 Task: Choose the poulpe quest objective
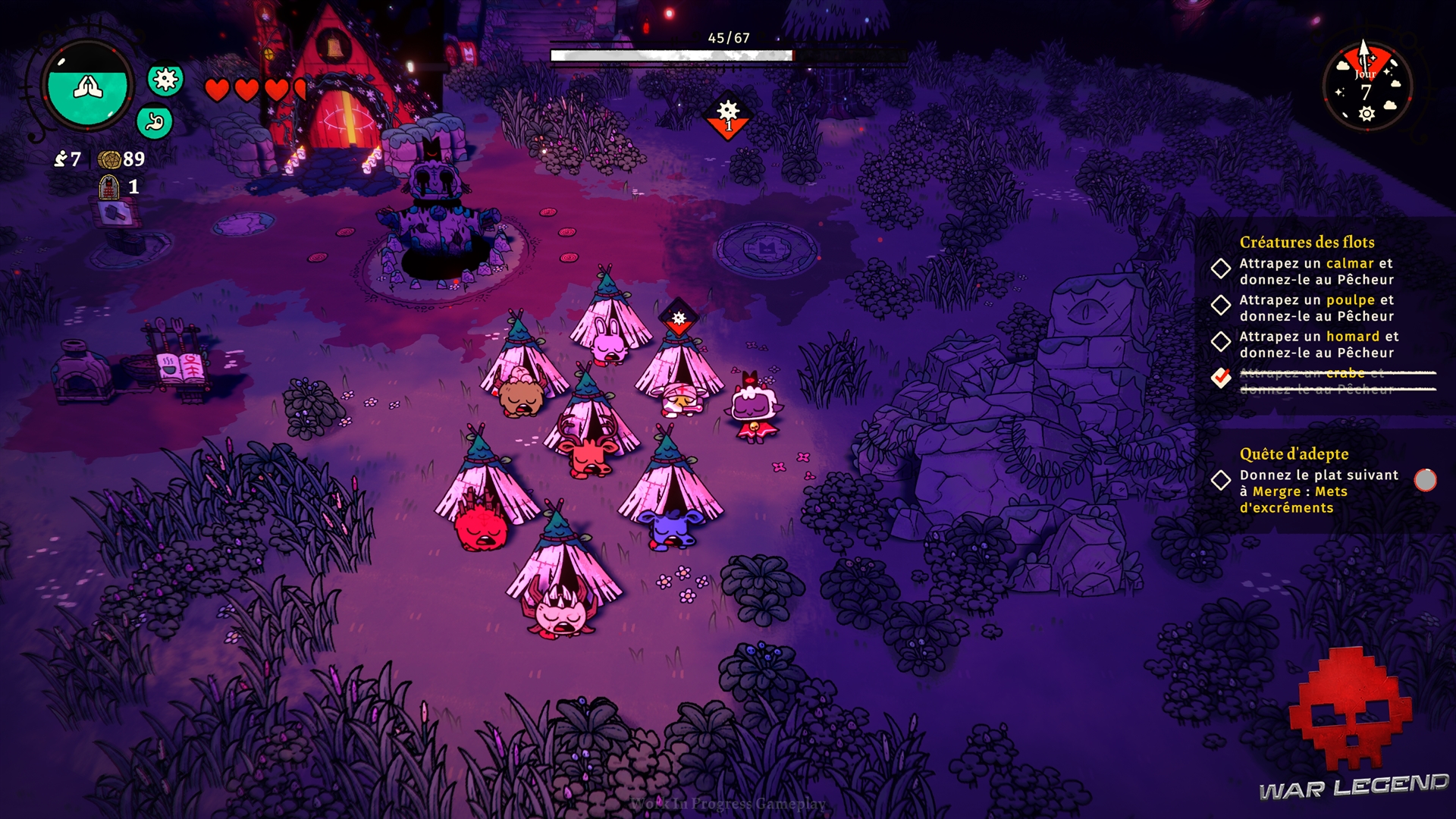[1316, 308]
